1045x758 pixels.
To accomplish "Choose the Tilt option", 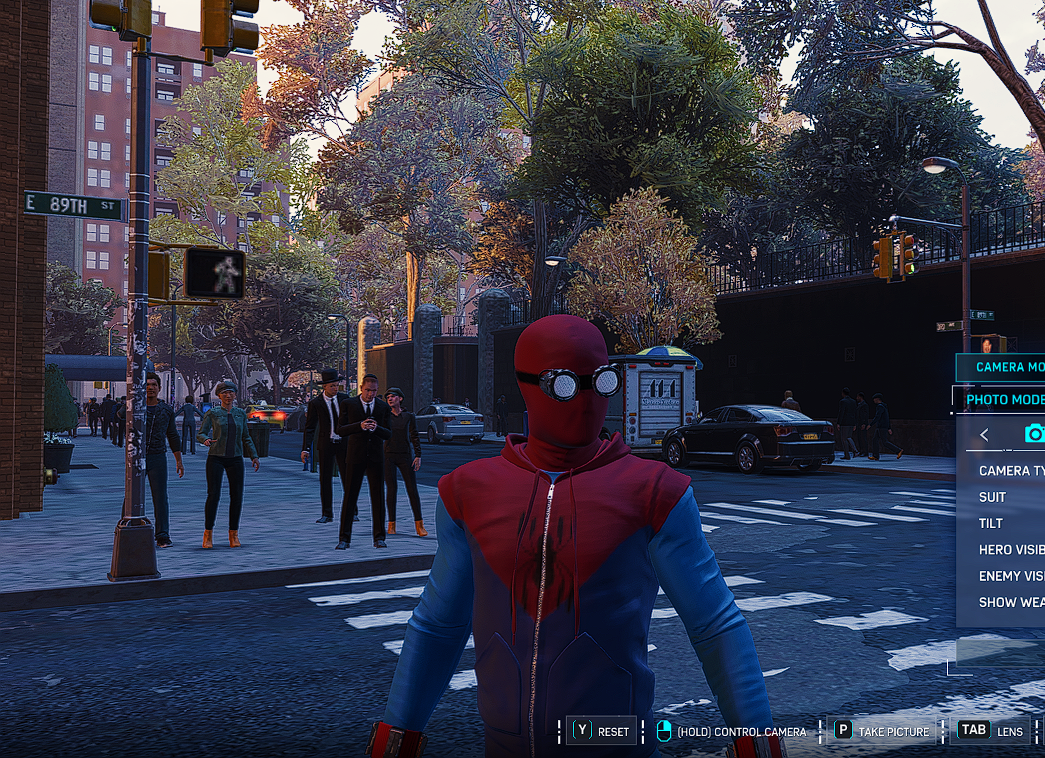I will tap(991, 523).
